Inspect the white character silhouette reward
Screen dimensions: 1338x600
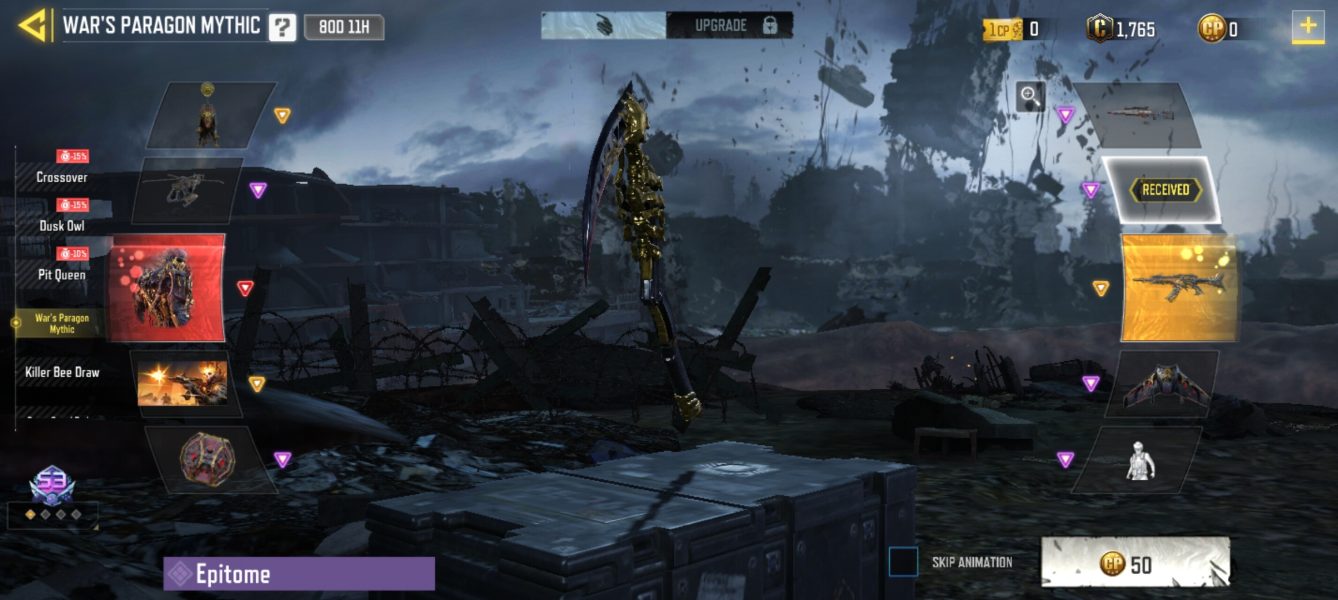coord(1140,460)
